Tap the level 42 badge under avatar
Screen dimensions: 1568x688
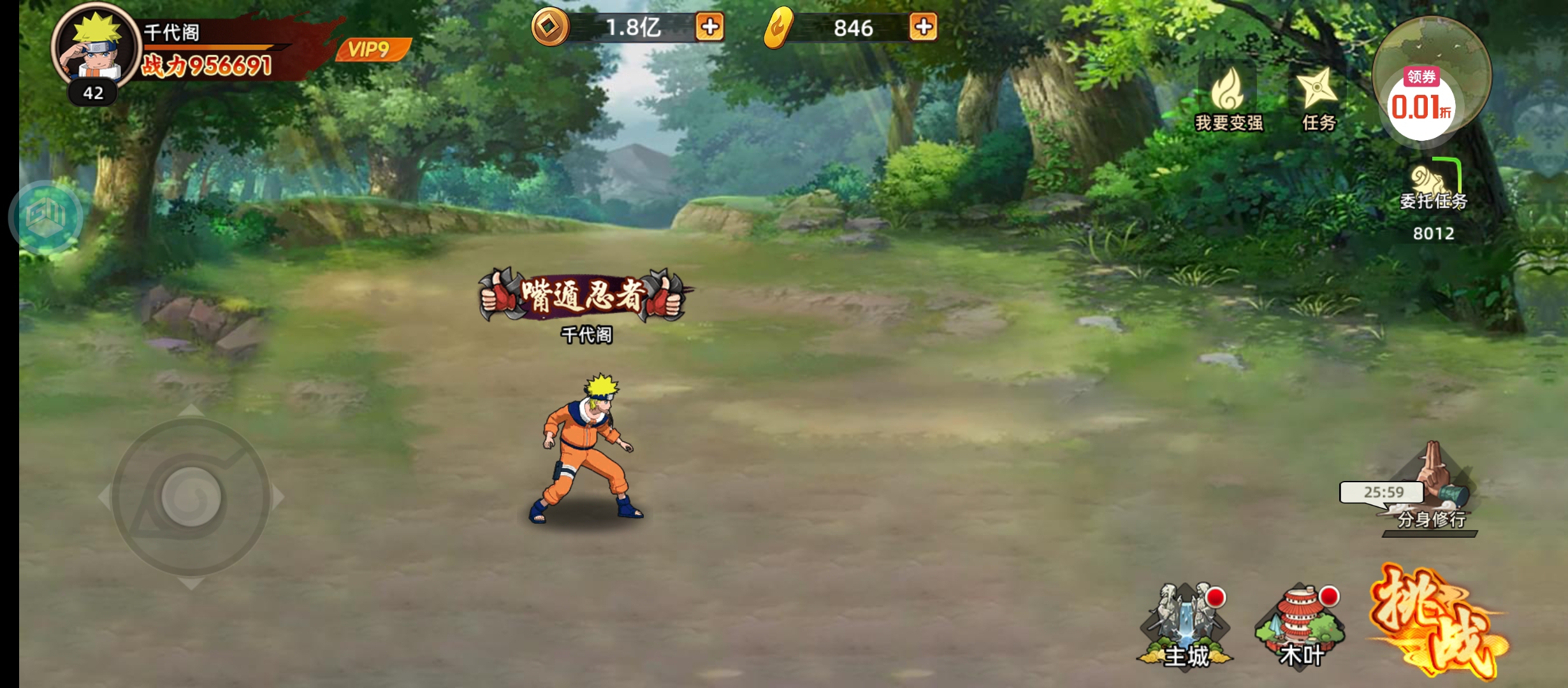[x=92, y=93]
